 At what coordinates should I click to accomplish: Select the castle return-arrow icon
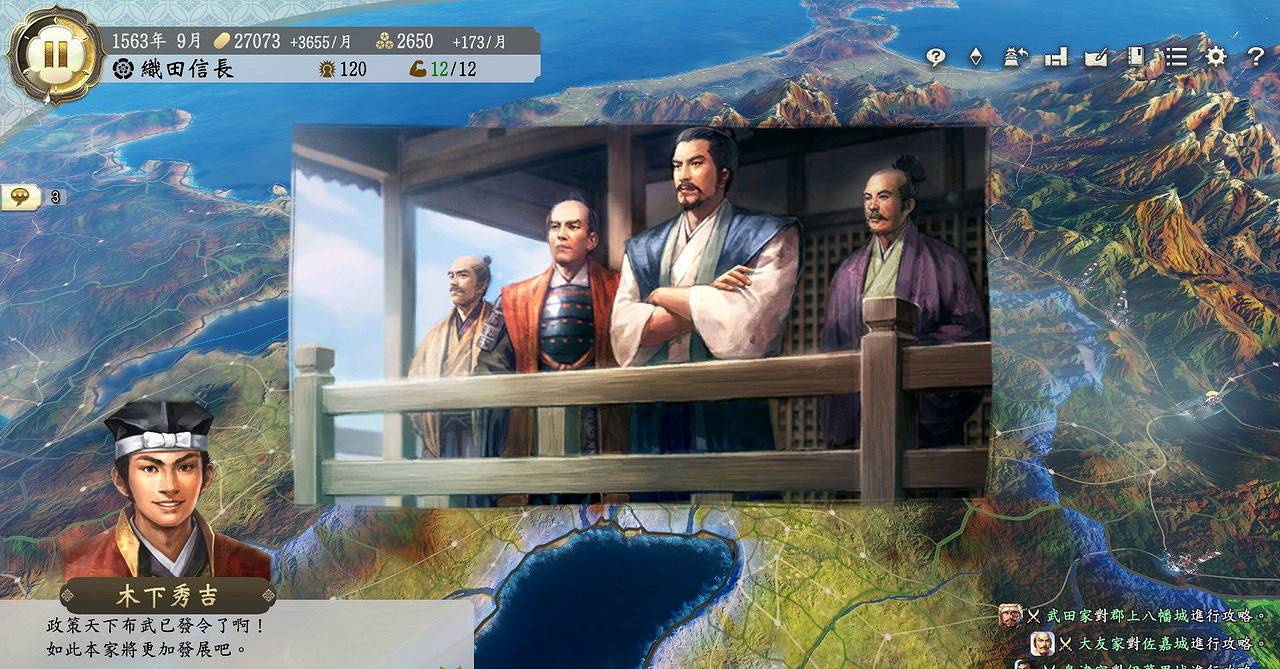pos(1016,57)
